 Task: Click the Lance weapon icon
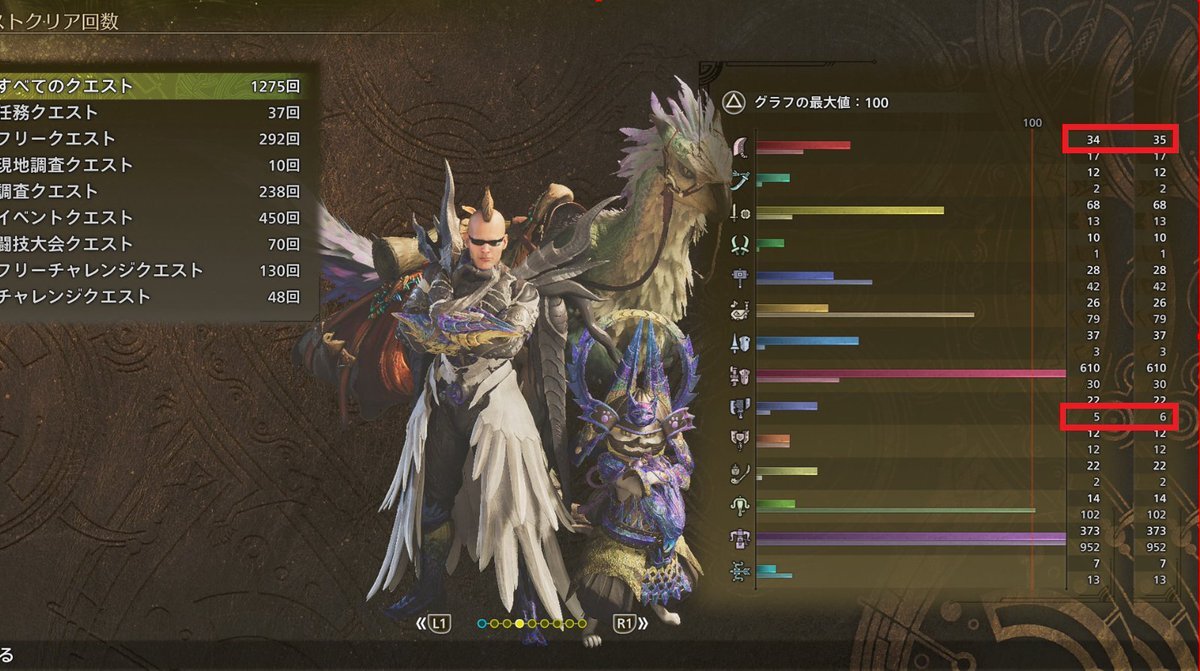tap(740, 342)
